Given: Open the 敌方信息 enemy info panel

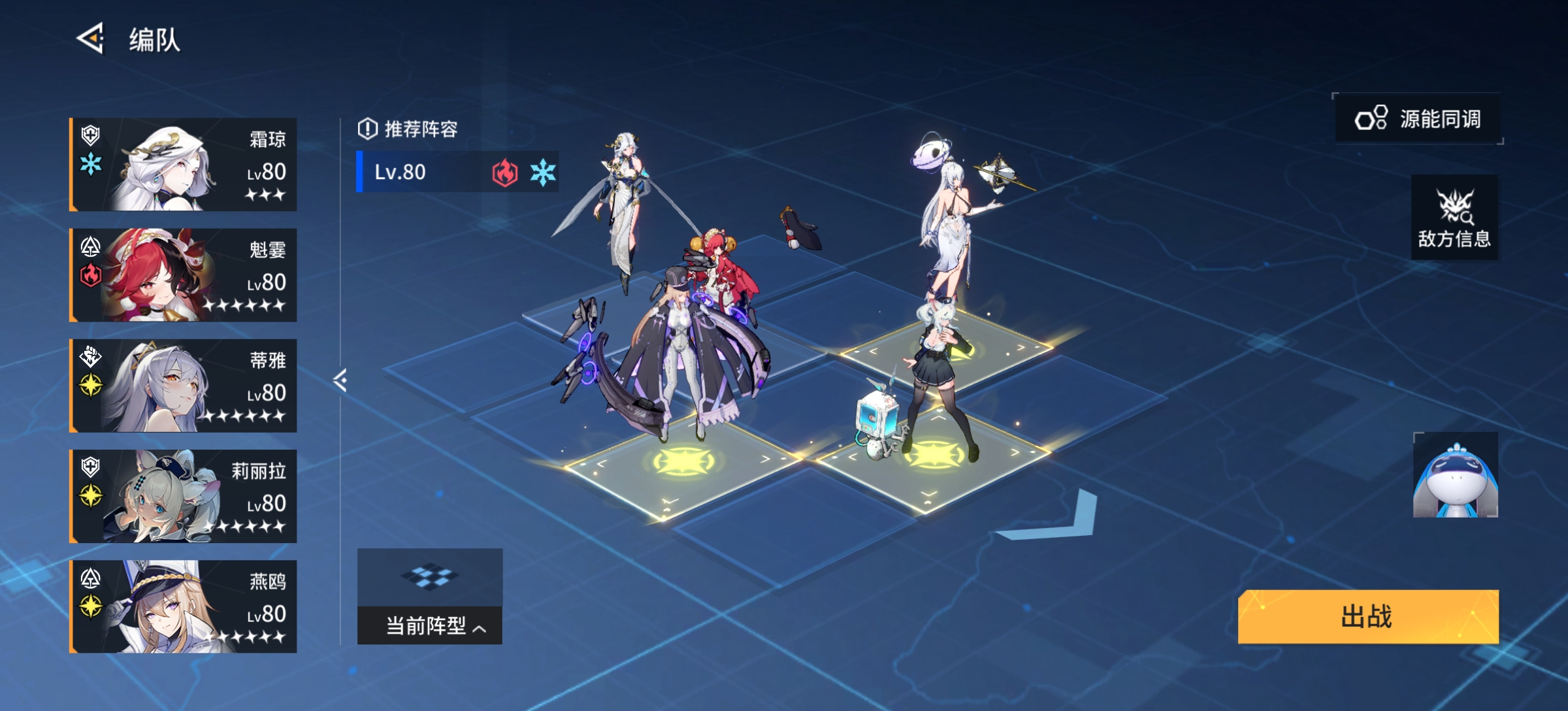Looking at the screenshot, I should [1453, 218].
